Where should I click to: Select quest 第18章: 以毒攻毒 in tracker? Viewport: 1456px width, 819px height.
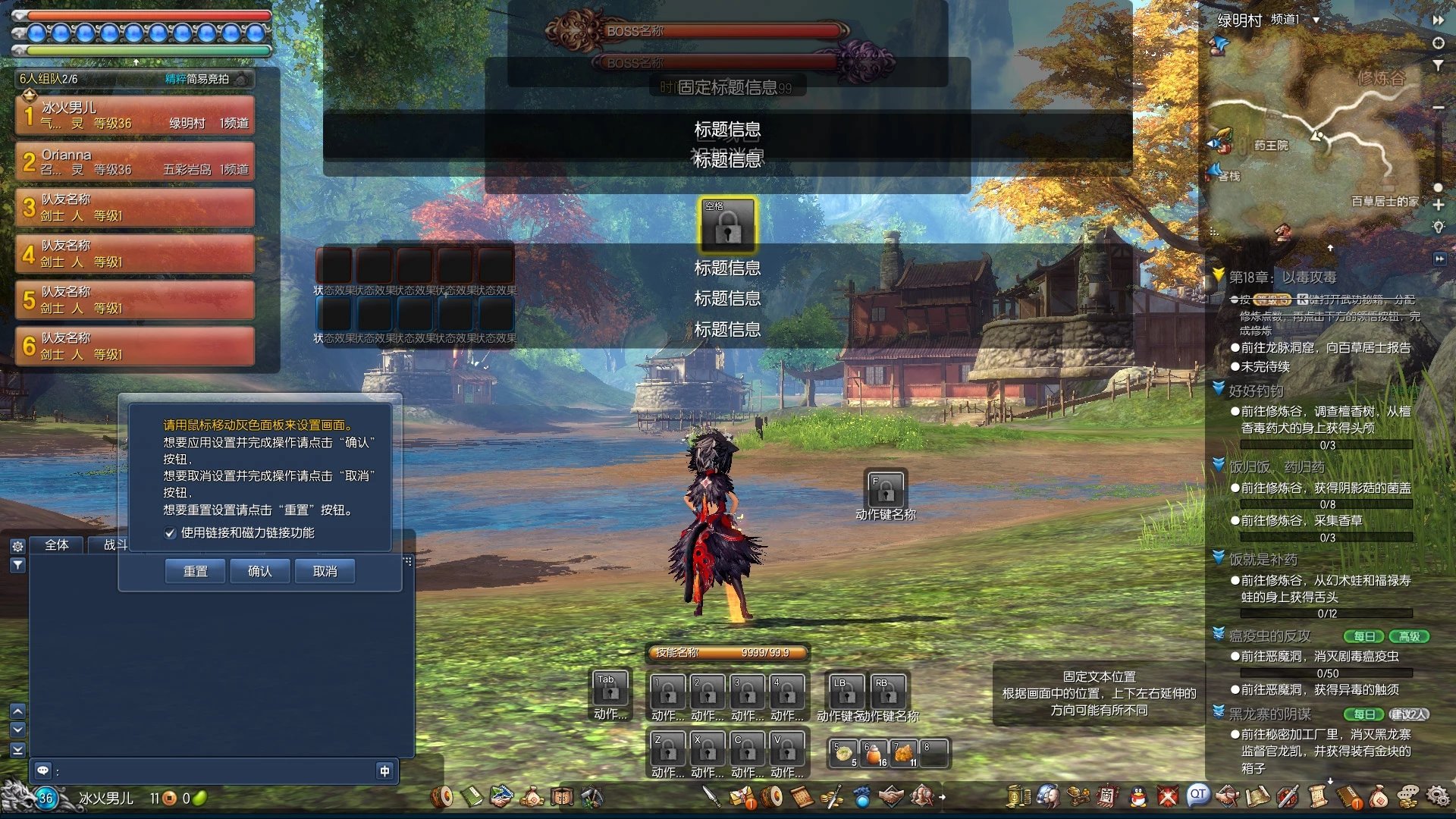coord(1282,278)
